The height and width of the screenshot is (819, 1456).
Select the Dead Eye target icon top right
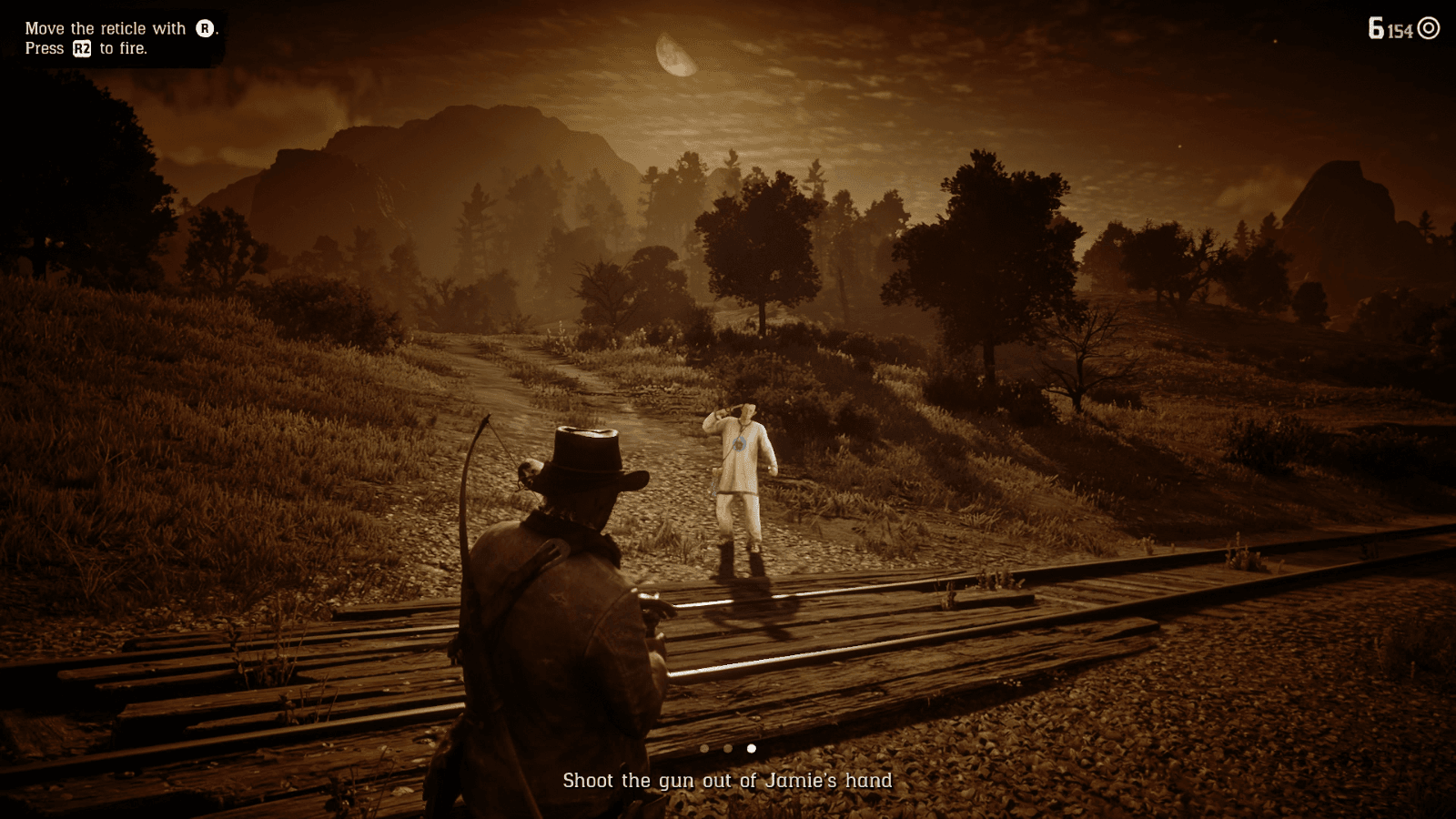(1428, 27)
